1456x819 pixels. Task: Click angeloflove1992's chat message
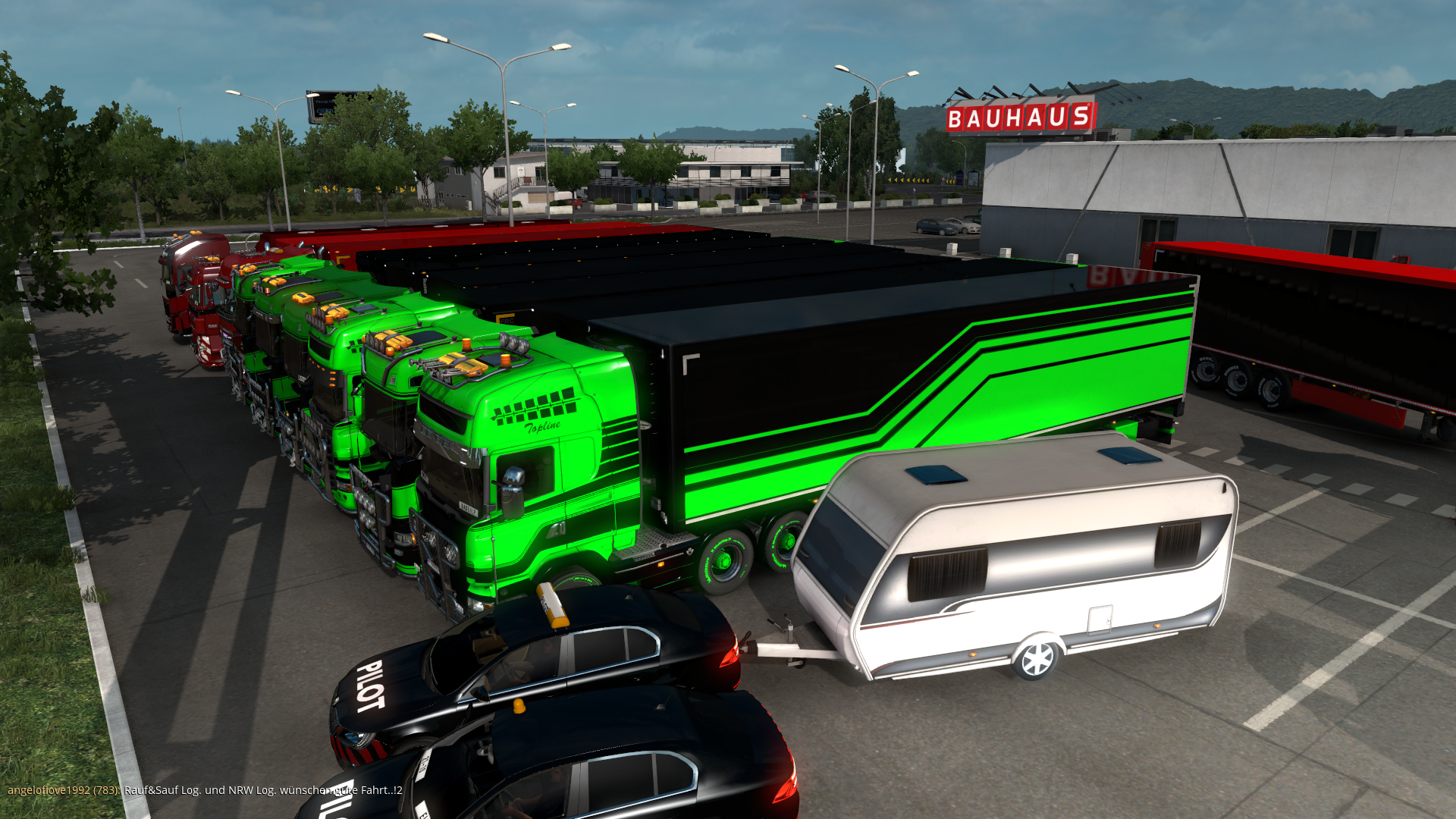click(x=262, y=790)
